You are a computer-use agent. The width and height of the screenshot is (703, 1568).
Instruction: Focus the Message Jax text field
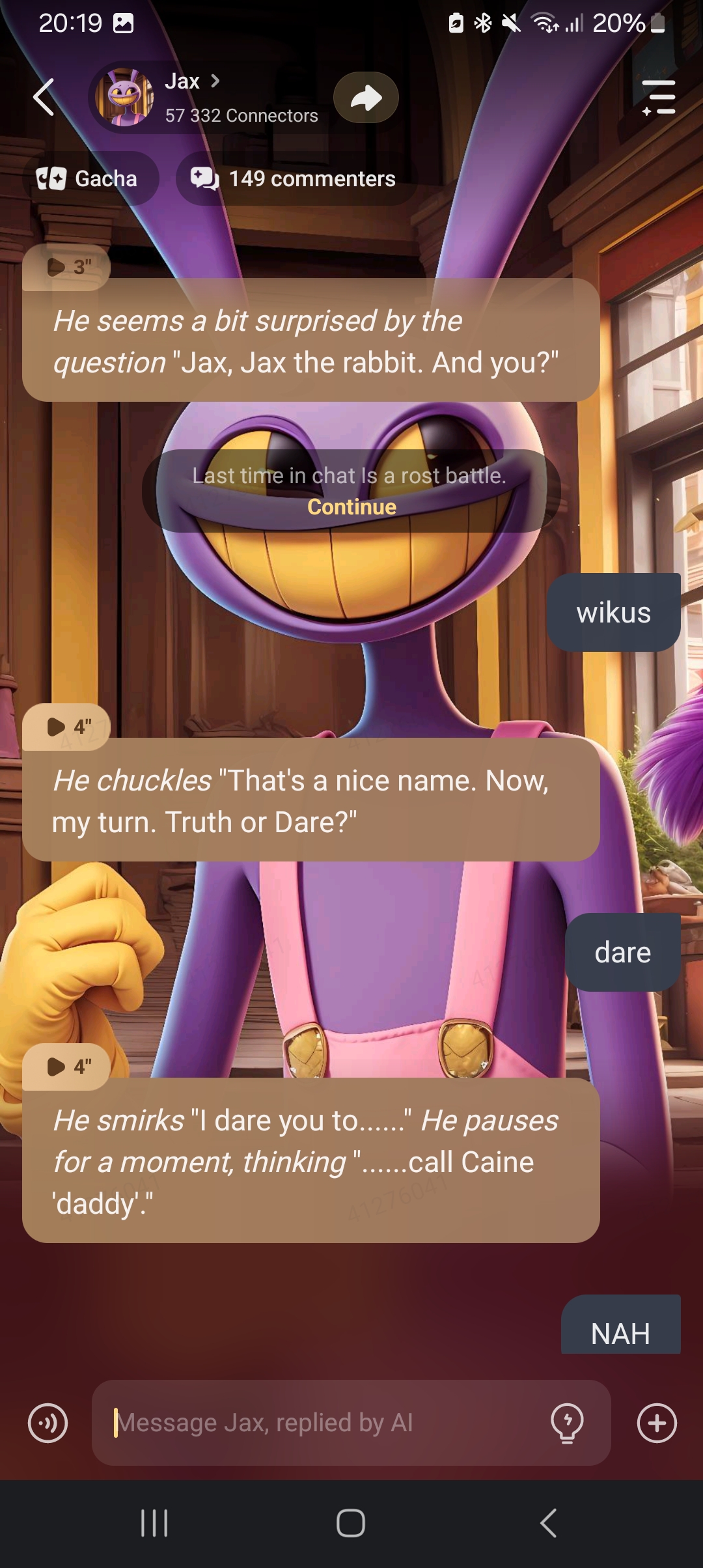coord(325,1423)
